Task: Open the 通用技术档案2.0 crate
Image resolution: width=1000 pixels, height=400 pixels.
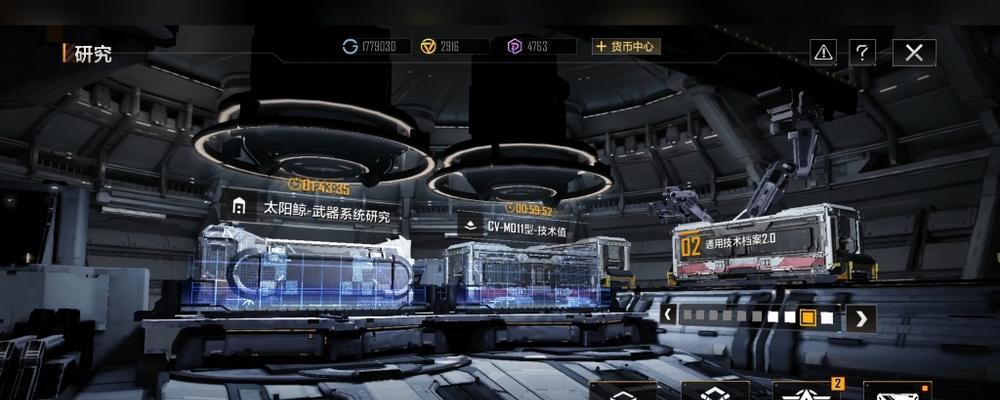Action: coord(741,243)
